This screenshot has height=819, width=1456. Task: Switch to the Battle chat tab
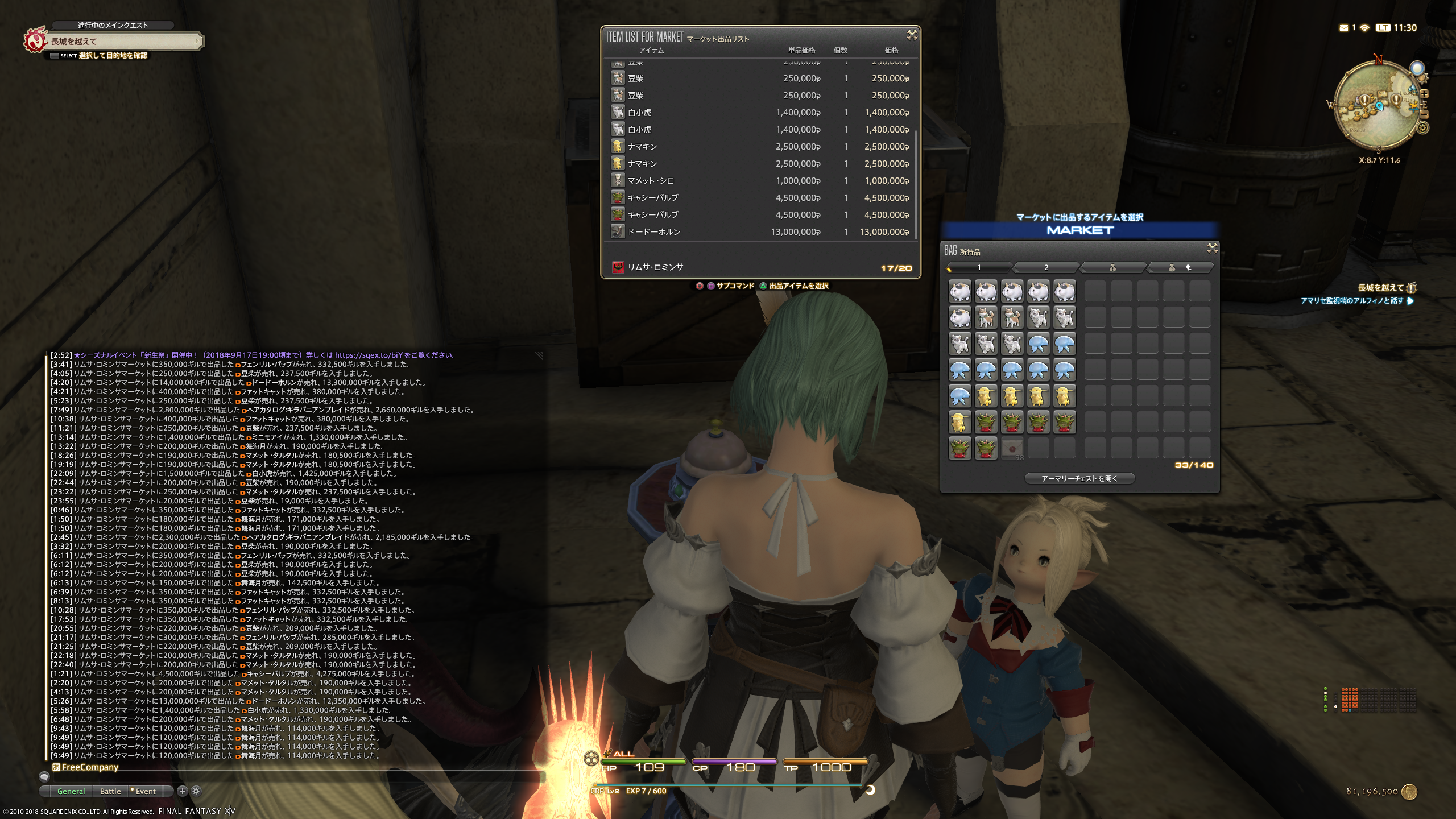[x=110, y=791]
